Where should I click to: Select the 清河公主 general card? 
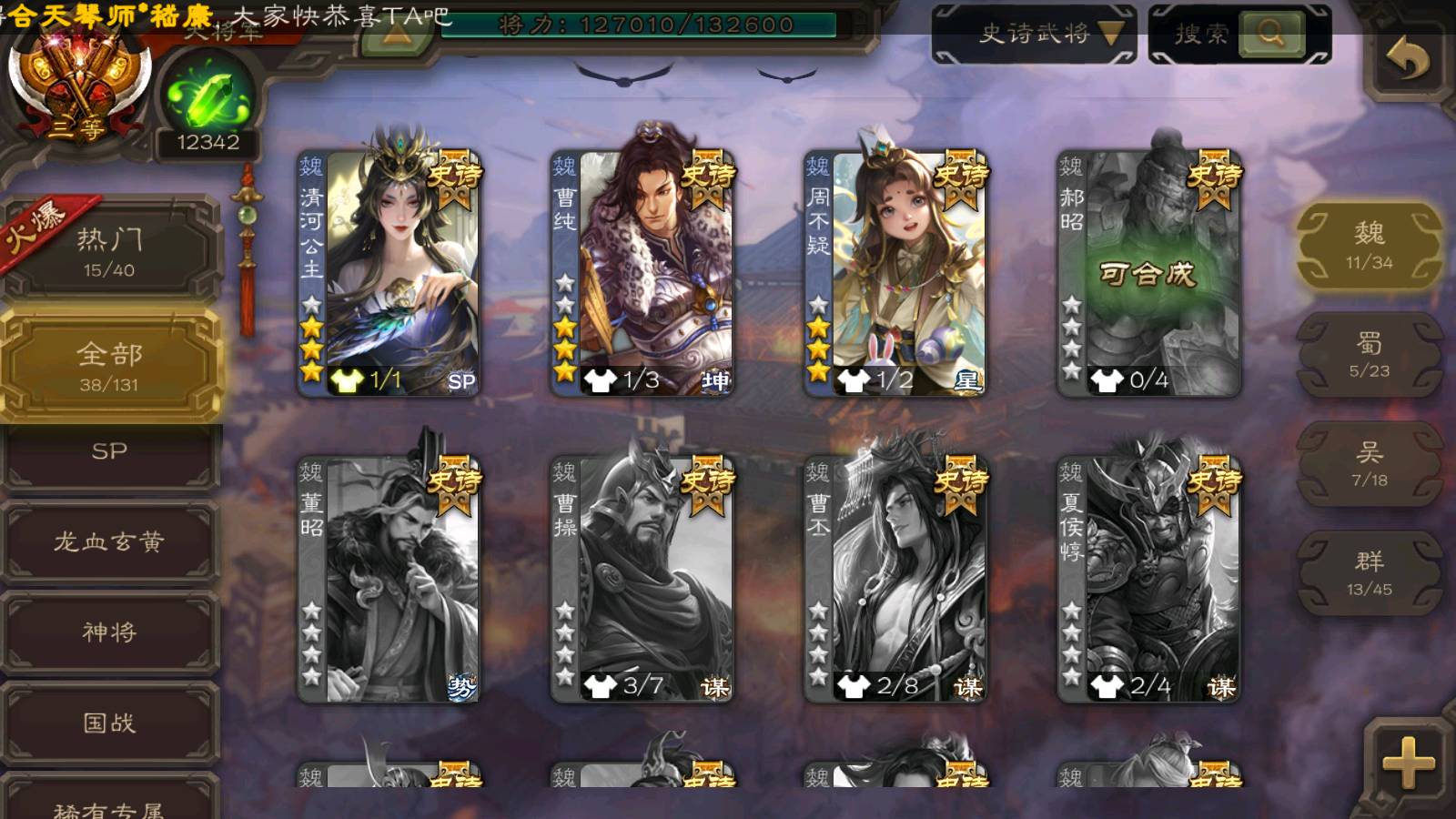389,273
